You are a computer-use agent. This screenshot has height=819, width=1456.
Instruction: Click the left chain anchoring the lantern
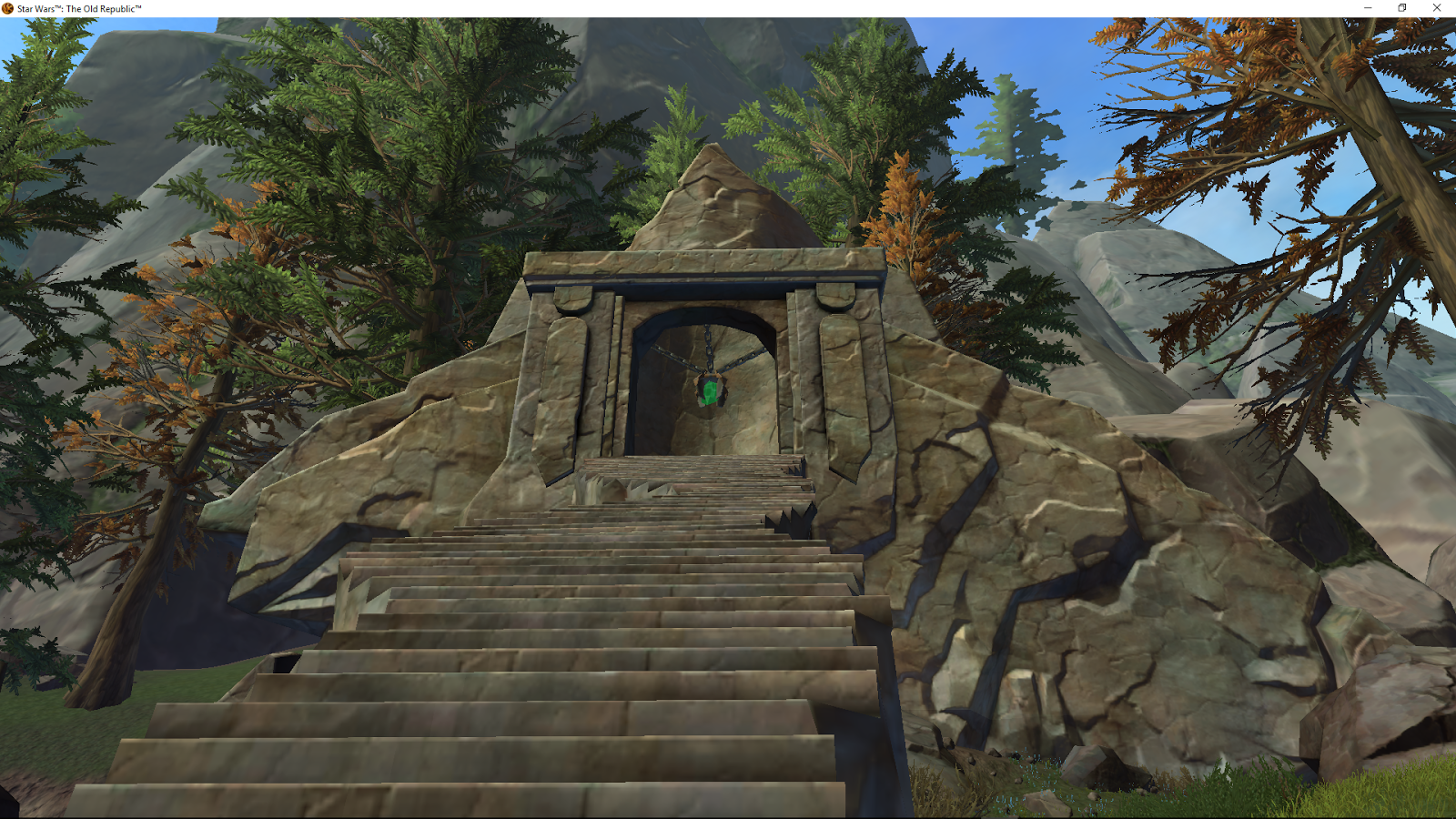pos(672,355)
